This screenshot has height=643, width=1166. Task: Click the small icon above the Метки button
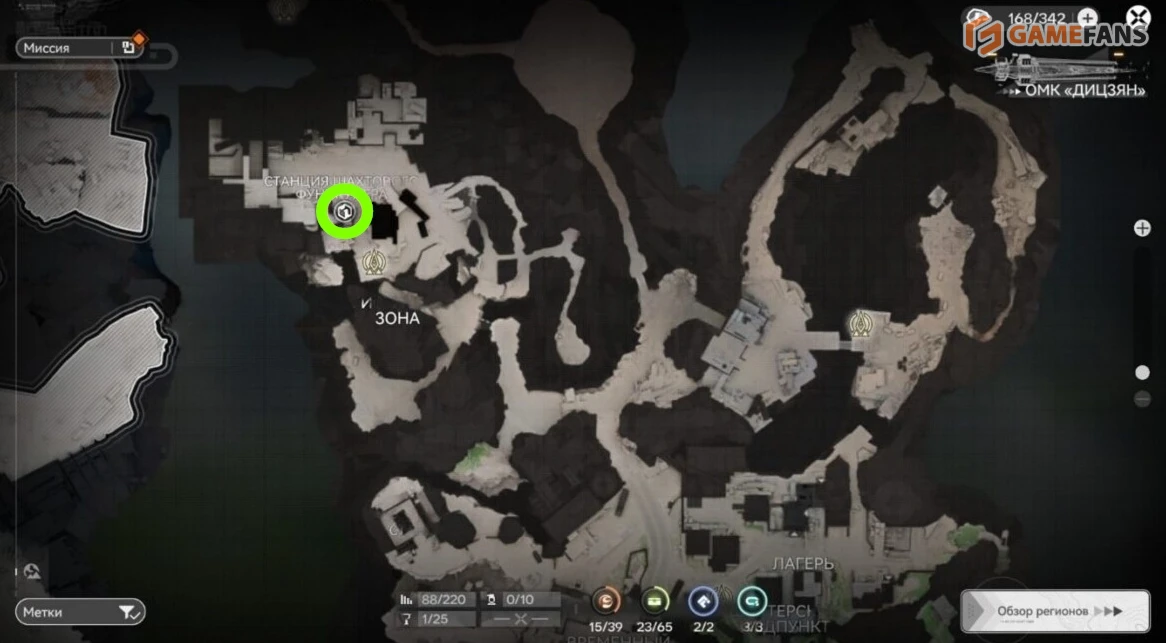point(33,571)
